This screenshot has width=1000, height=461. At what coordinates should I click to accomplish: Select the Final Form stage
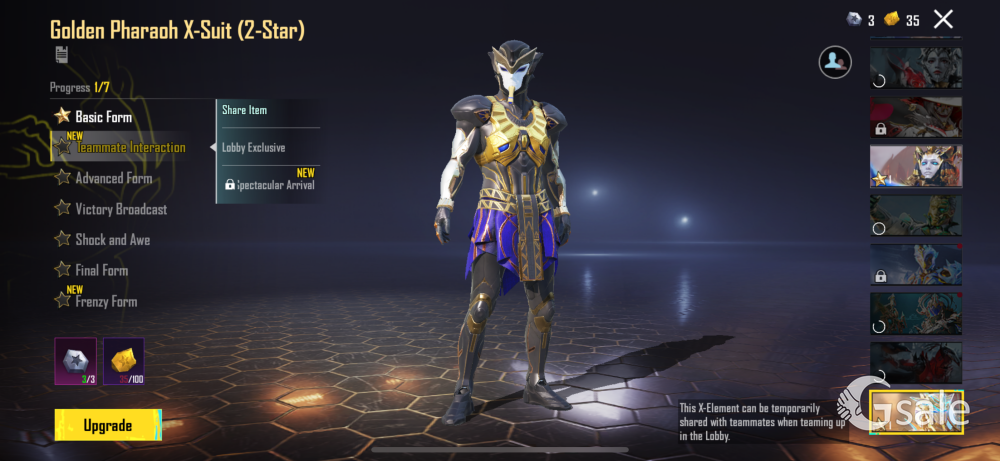[x=101, y=270]
